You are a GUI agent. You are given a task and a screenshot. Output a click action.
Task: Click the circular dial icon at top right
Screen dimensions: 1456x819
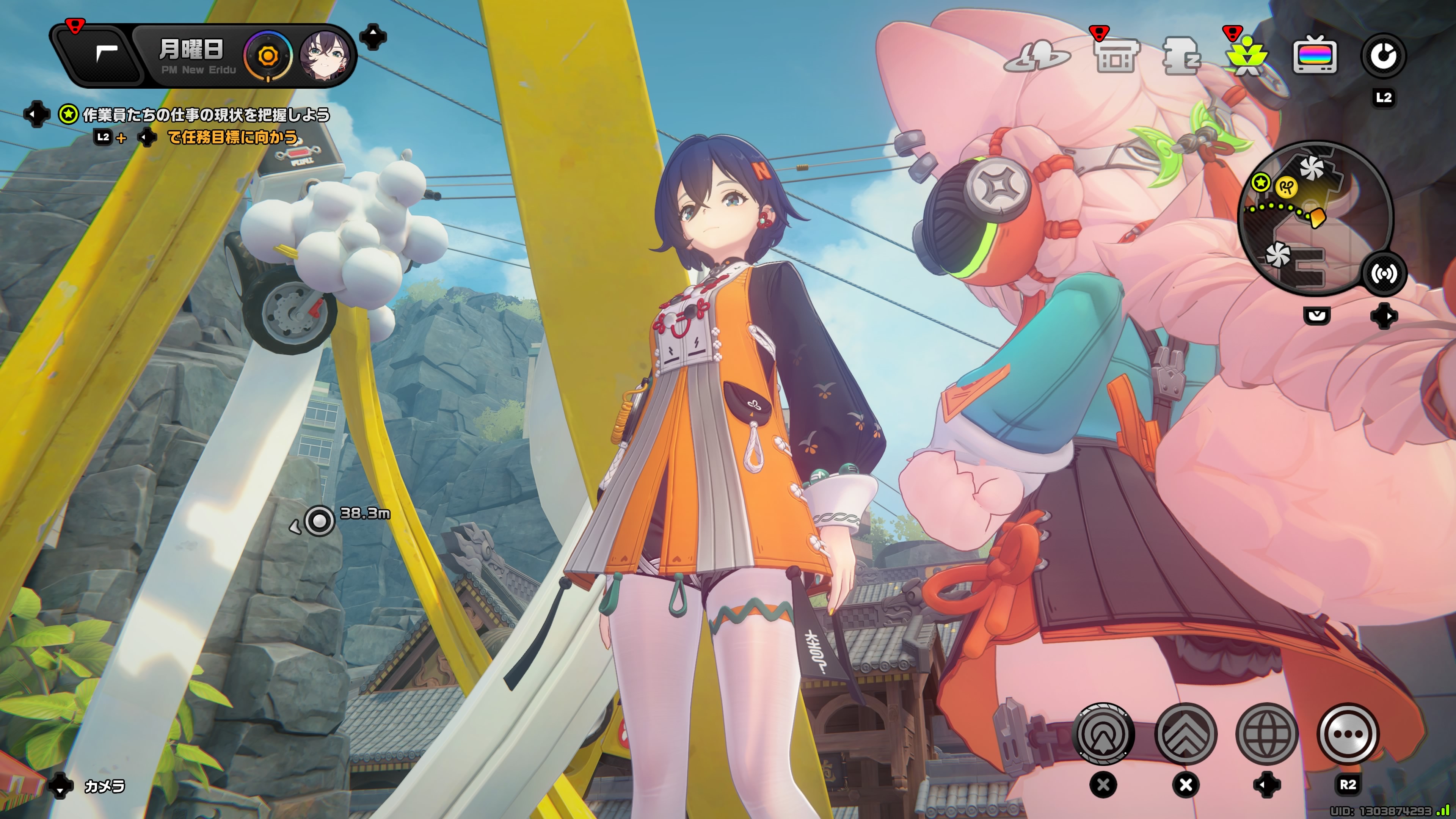1382,56
